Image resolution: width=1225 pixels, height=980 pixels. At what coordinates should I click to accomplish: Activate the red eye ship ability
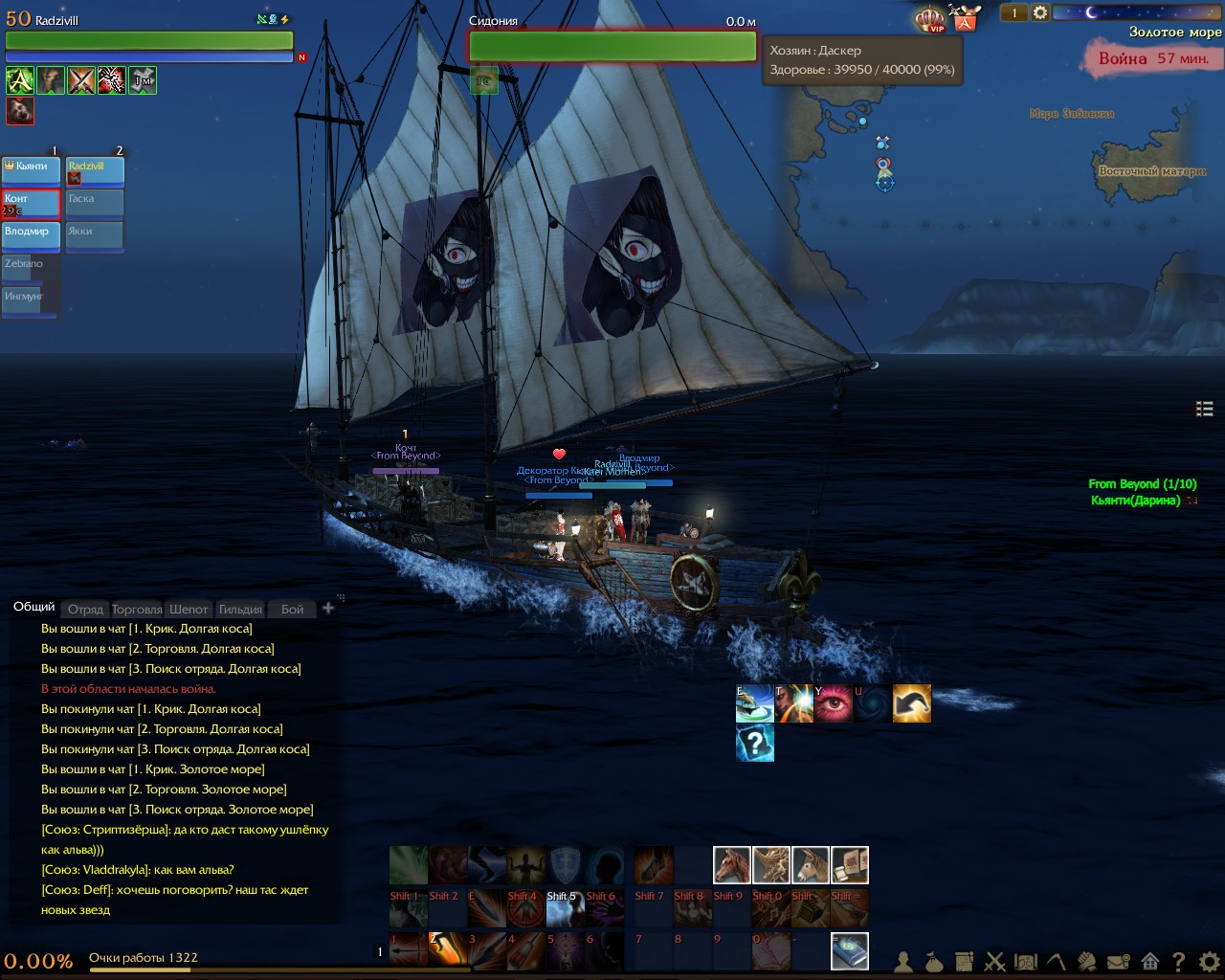pos(834,703)
